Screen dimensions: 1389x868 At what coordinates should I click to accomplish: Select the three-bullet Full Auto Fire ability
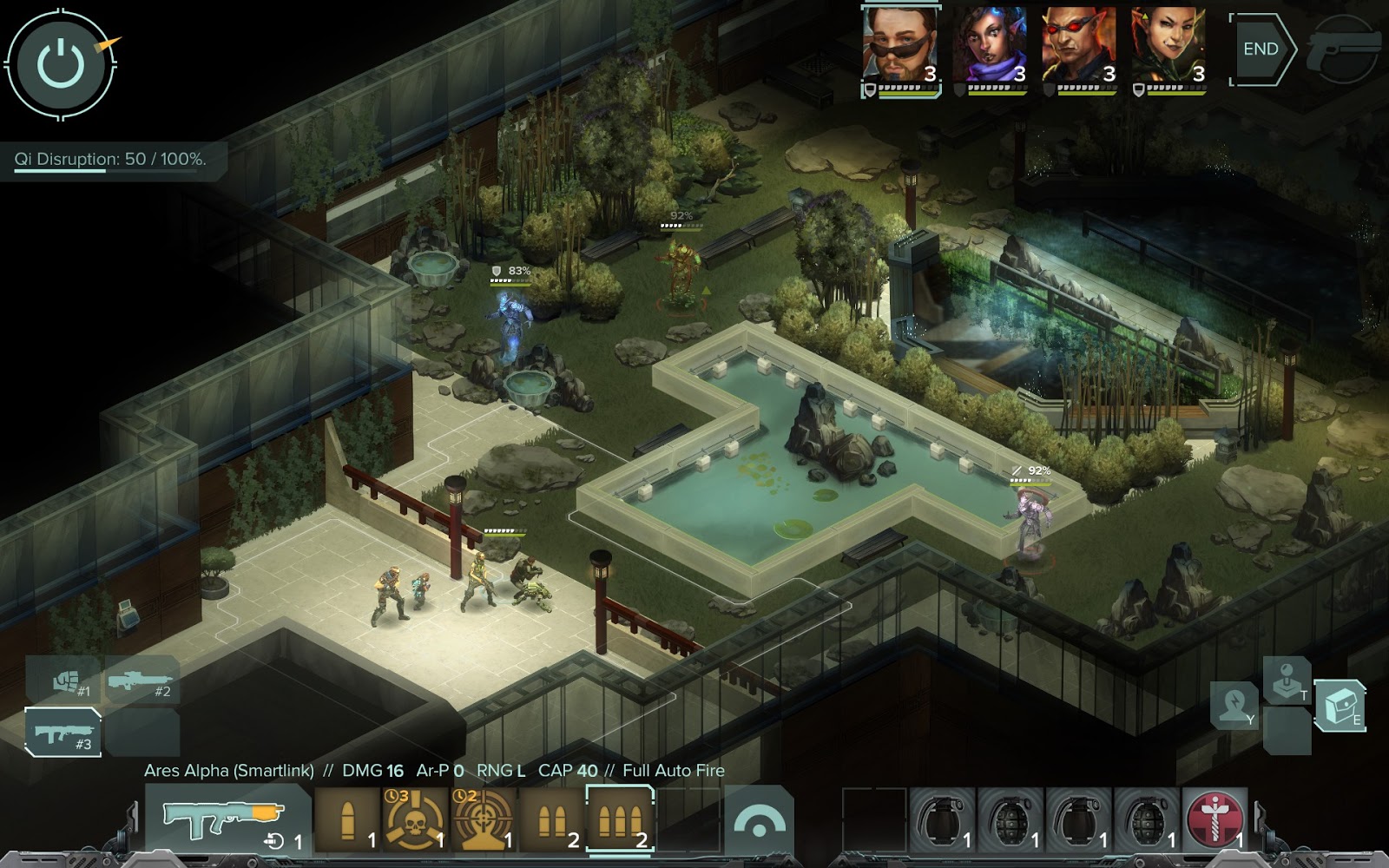(620, 819)
